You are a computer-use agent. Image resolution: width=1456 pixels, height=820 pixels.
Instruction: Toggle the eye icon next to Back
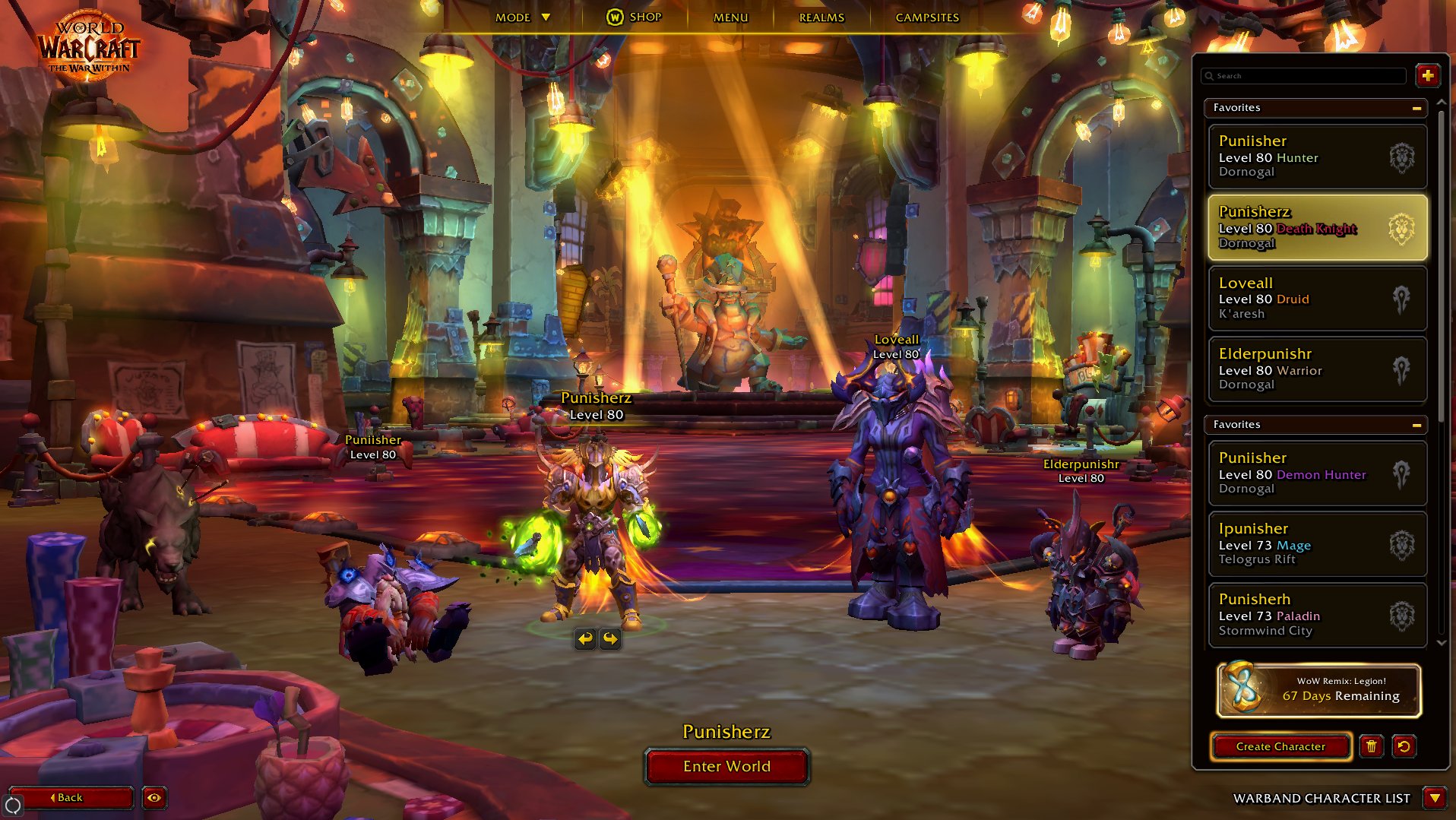pyautogui.click(x=156, y=798)
